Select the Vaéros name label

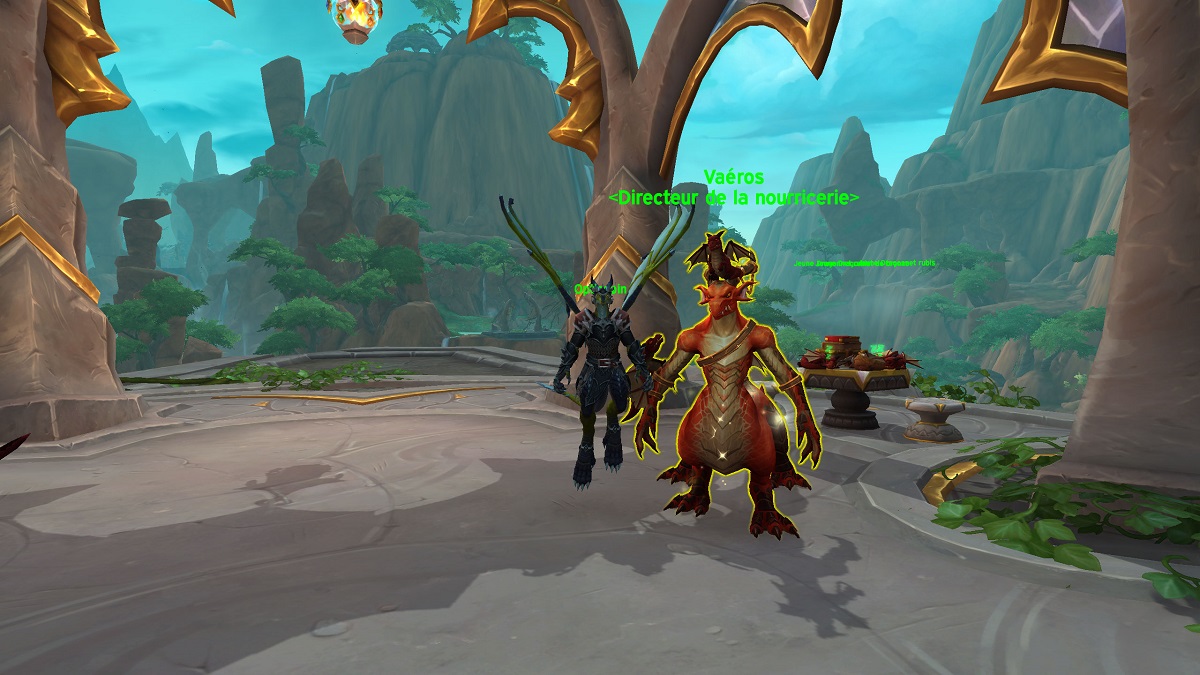(x=733, y=178)
